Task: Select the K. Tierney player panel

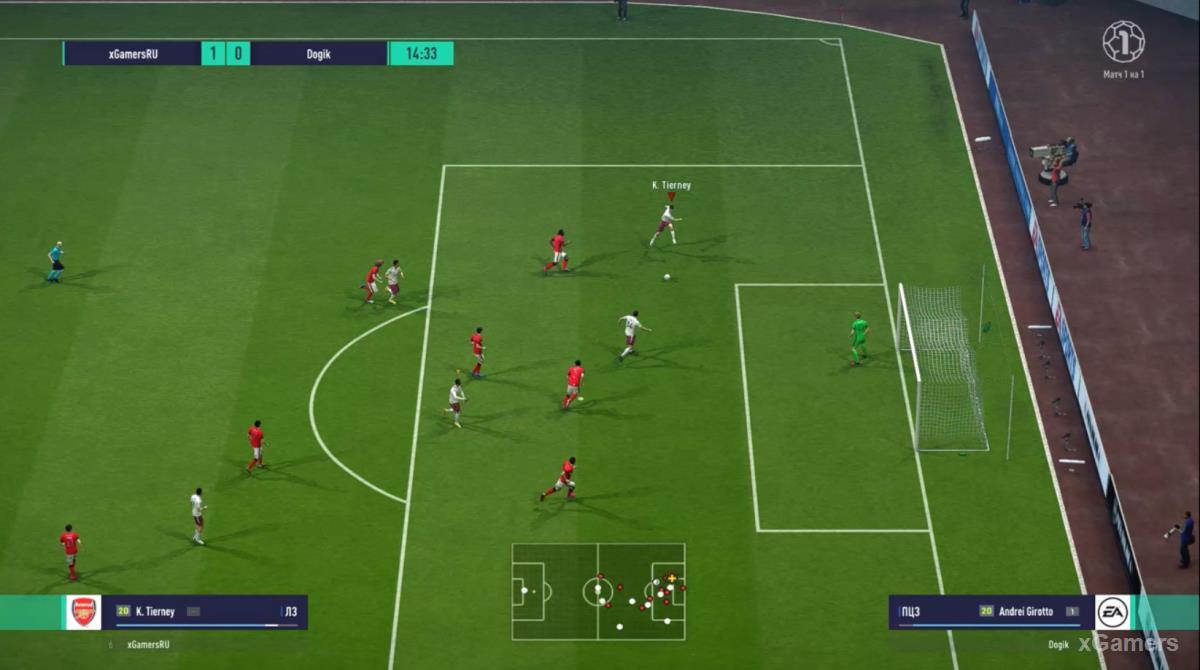Action: point(205,612)
